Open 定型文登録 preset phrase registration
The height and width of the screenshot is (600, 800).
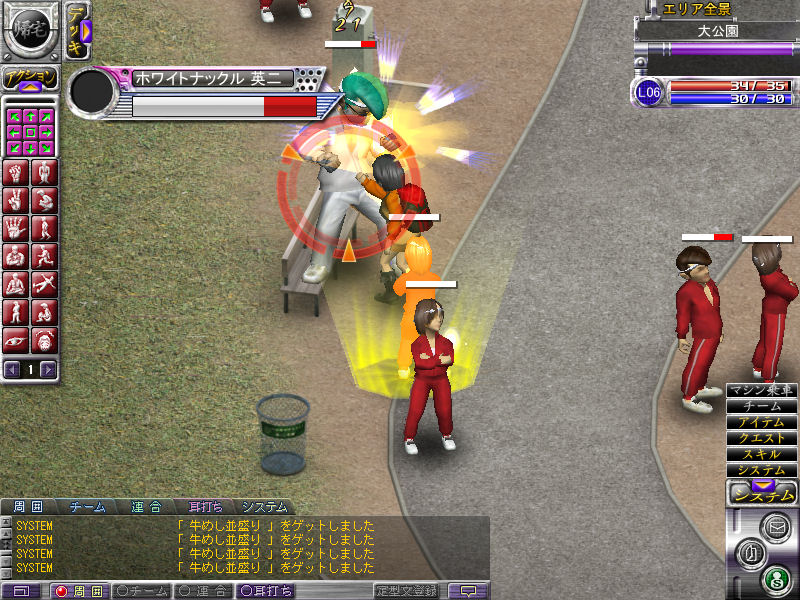[x=407, y=591]
